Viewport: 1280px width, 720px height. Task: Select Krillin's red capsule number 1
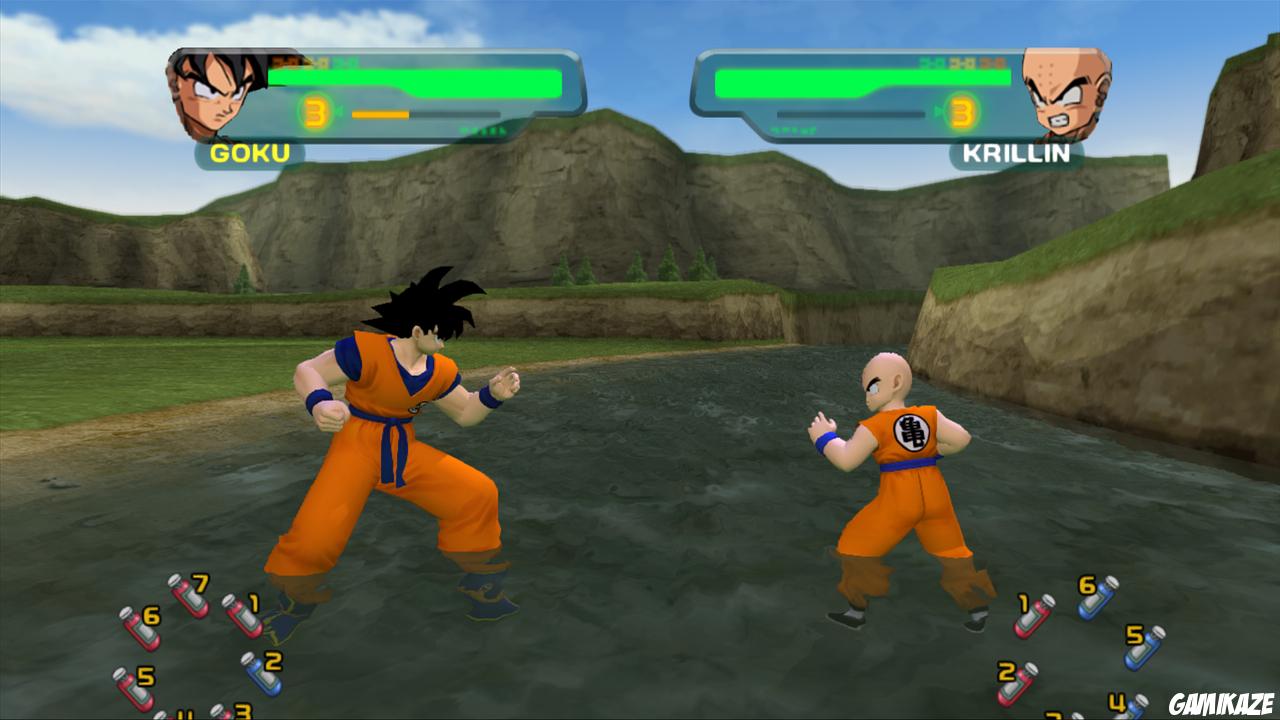click(1031, 614)
